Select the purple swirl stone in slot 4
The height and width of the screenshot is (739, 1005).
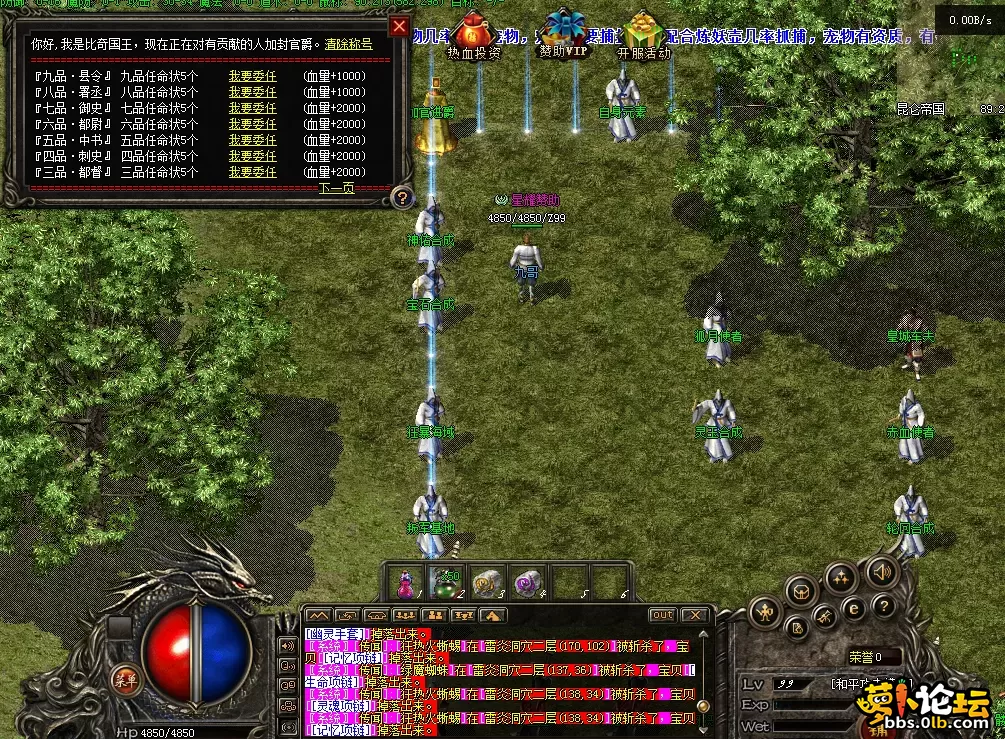527,582
